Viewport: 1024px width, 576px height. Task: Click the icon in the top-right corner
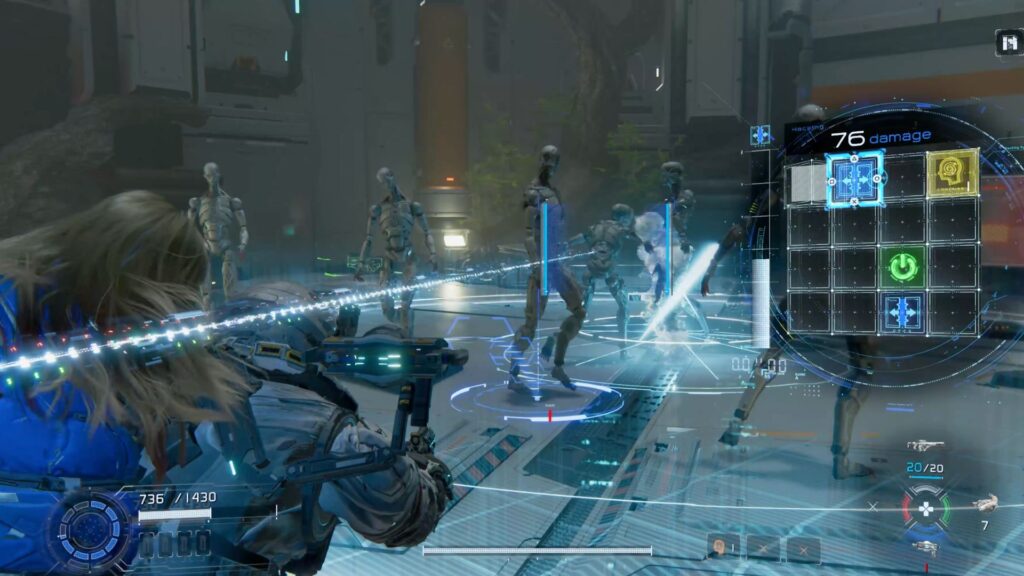pyautogui.click(x=1008, y=42)
